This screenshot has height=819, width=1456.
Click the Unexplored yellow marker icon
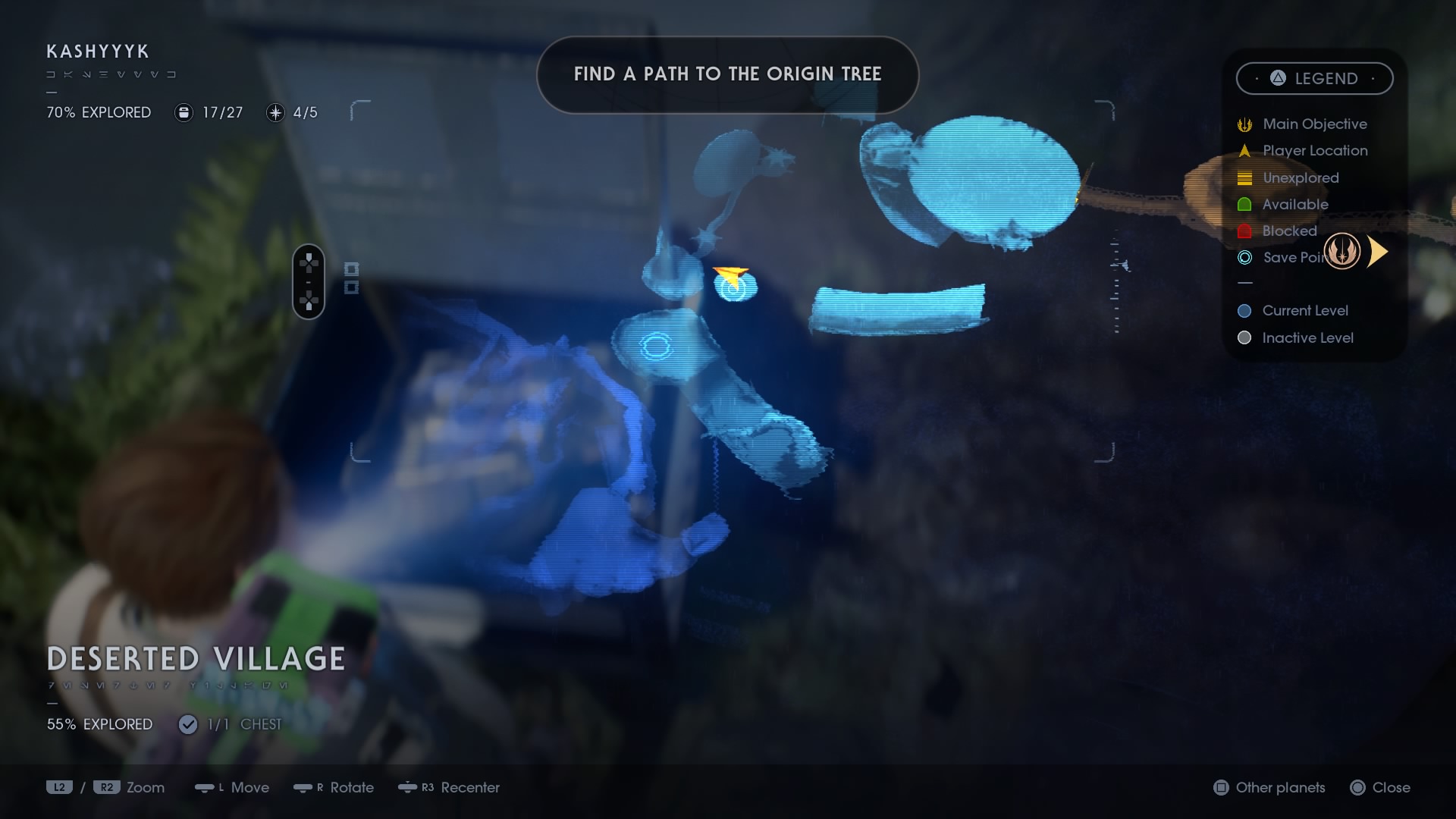click(1244, 177)
